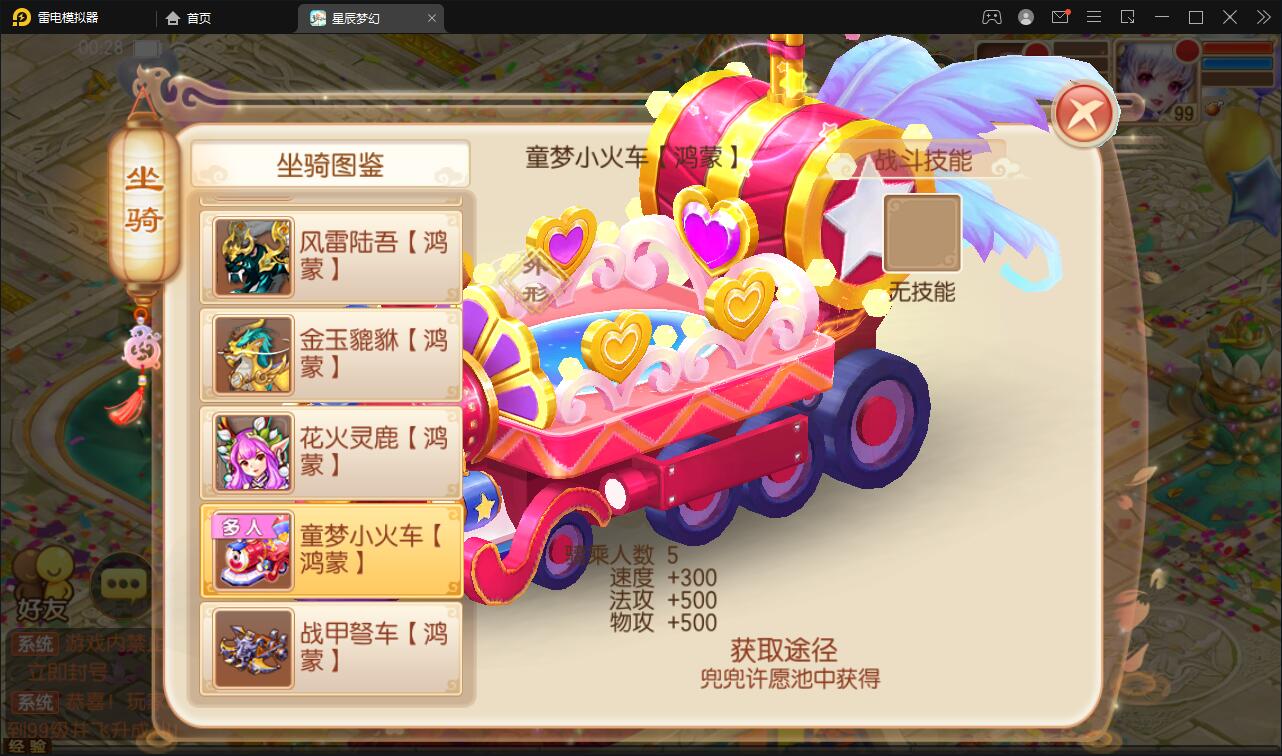Open the 花火灵鹿【鸿蒙】 deer mount icon
This screenshot has height=756, width=1282.
coord(251,452)
